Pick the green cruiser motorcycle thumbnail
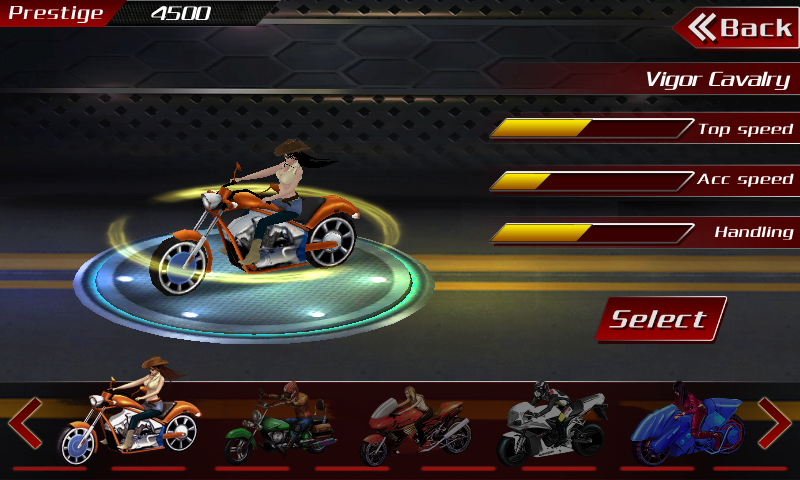 [278, 424]
